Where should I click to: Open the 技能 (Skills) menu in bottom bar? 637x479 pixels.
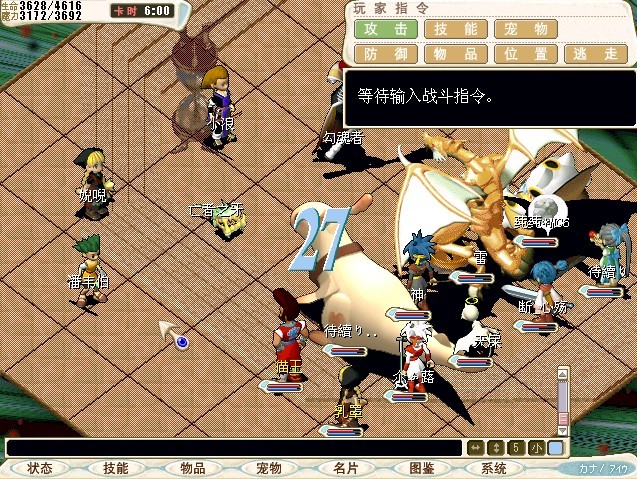(116, 468)
